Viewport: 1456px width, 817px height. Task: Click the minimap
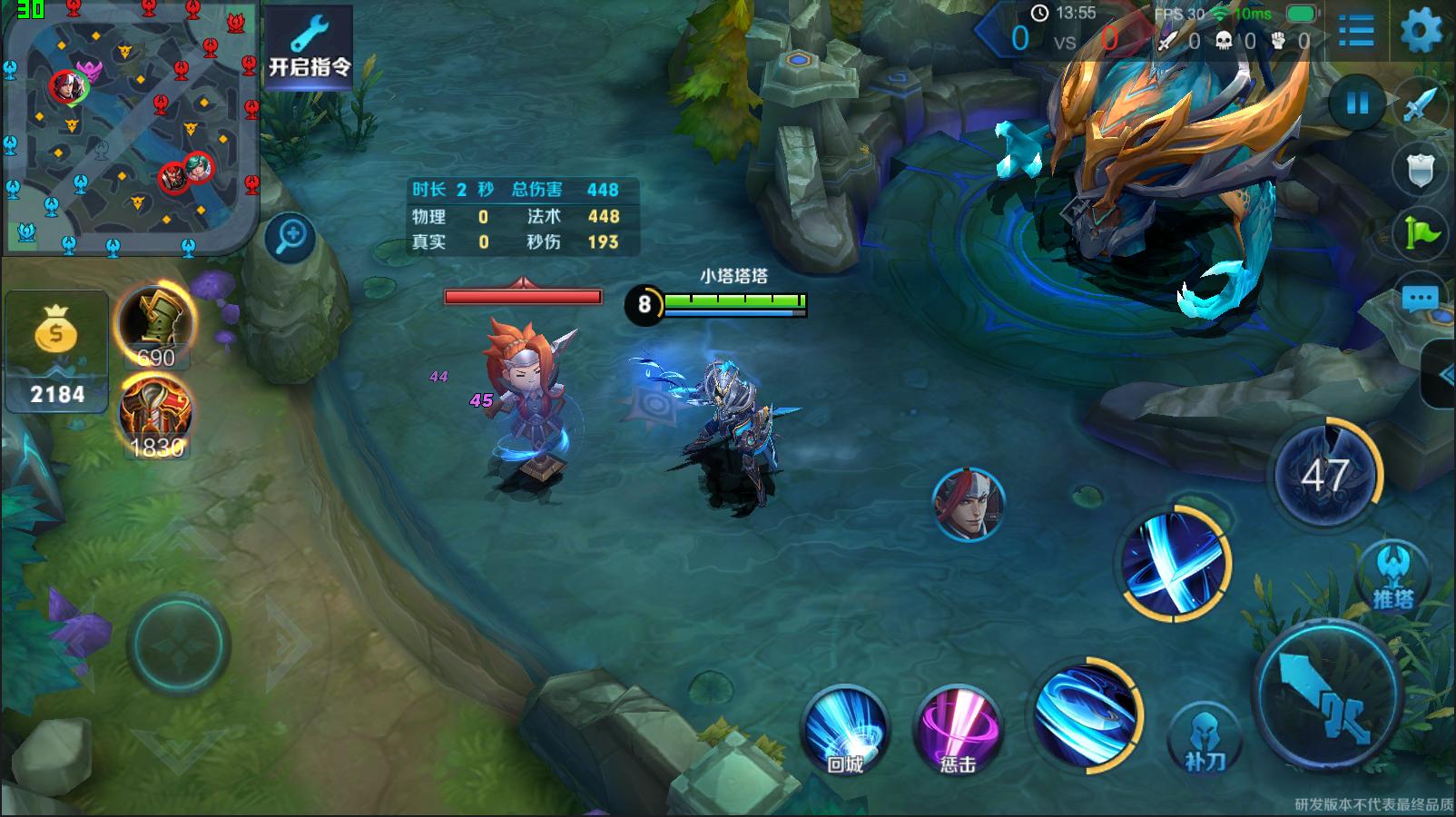pos(130,127)
